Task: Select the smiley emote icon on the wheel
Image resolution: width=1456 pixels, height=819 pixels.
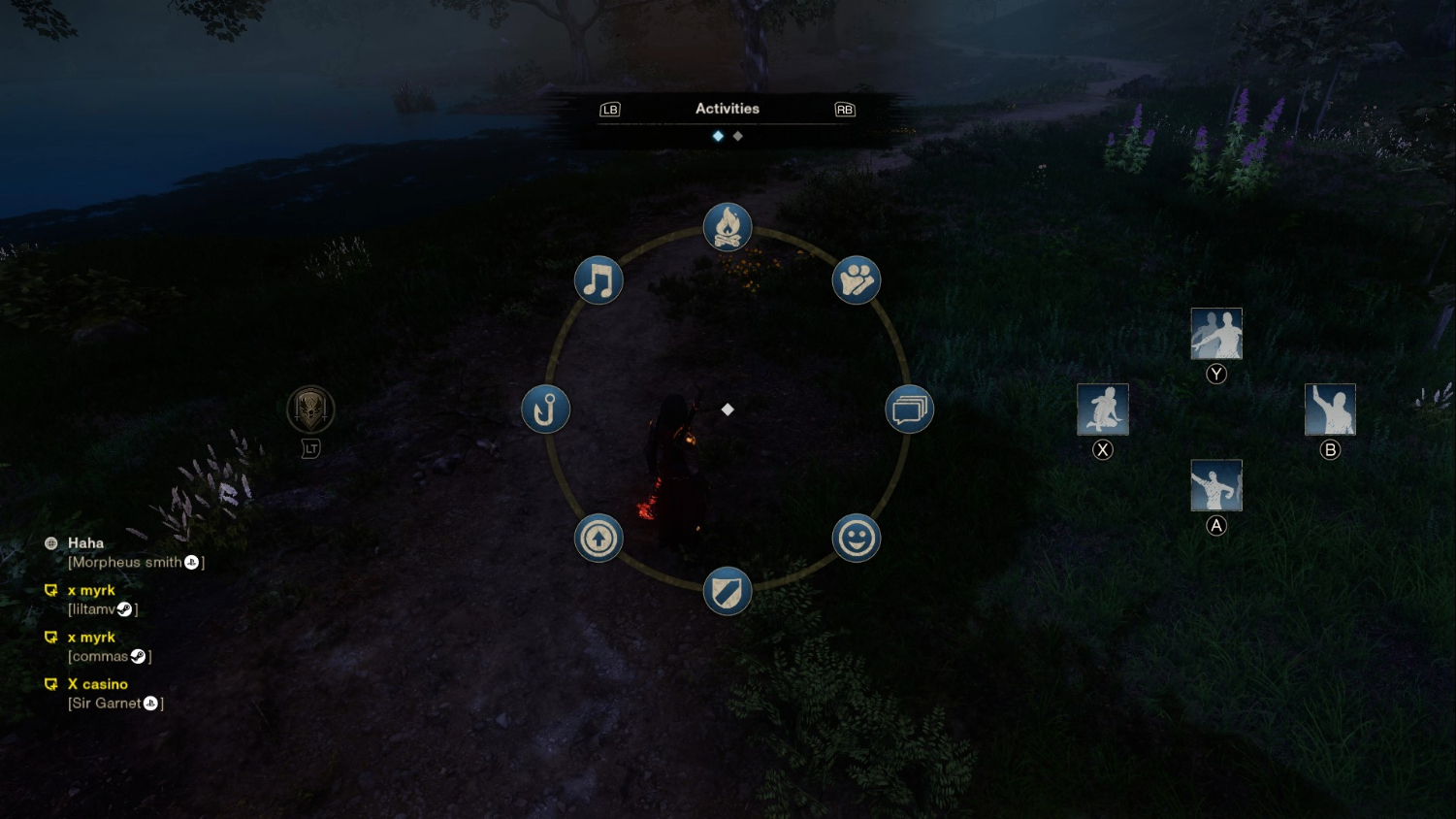Action: point(856,538)
